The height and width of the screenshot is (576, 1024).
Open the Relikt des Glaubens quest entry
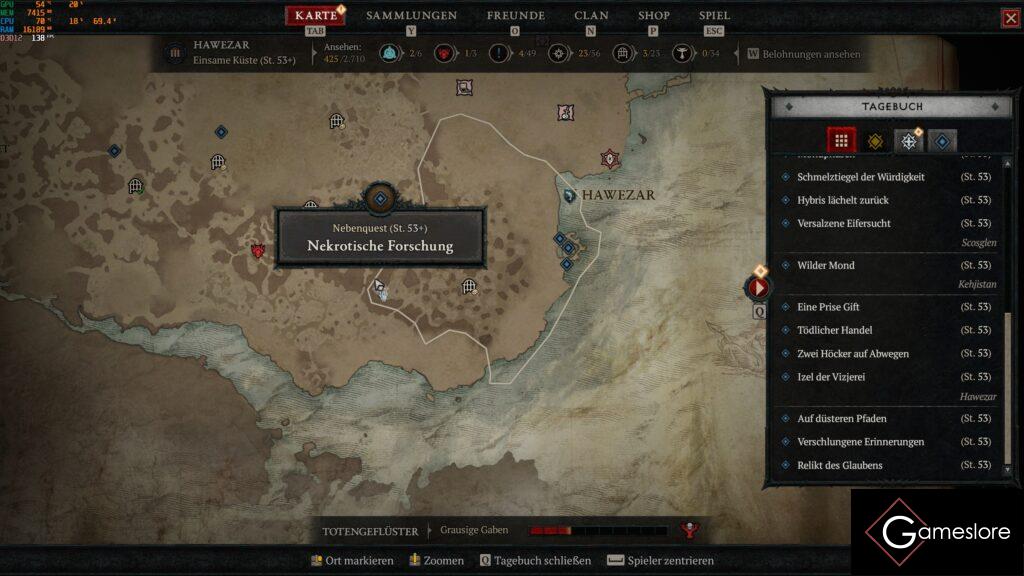click(x=839, y=465)
